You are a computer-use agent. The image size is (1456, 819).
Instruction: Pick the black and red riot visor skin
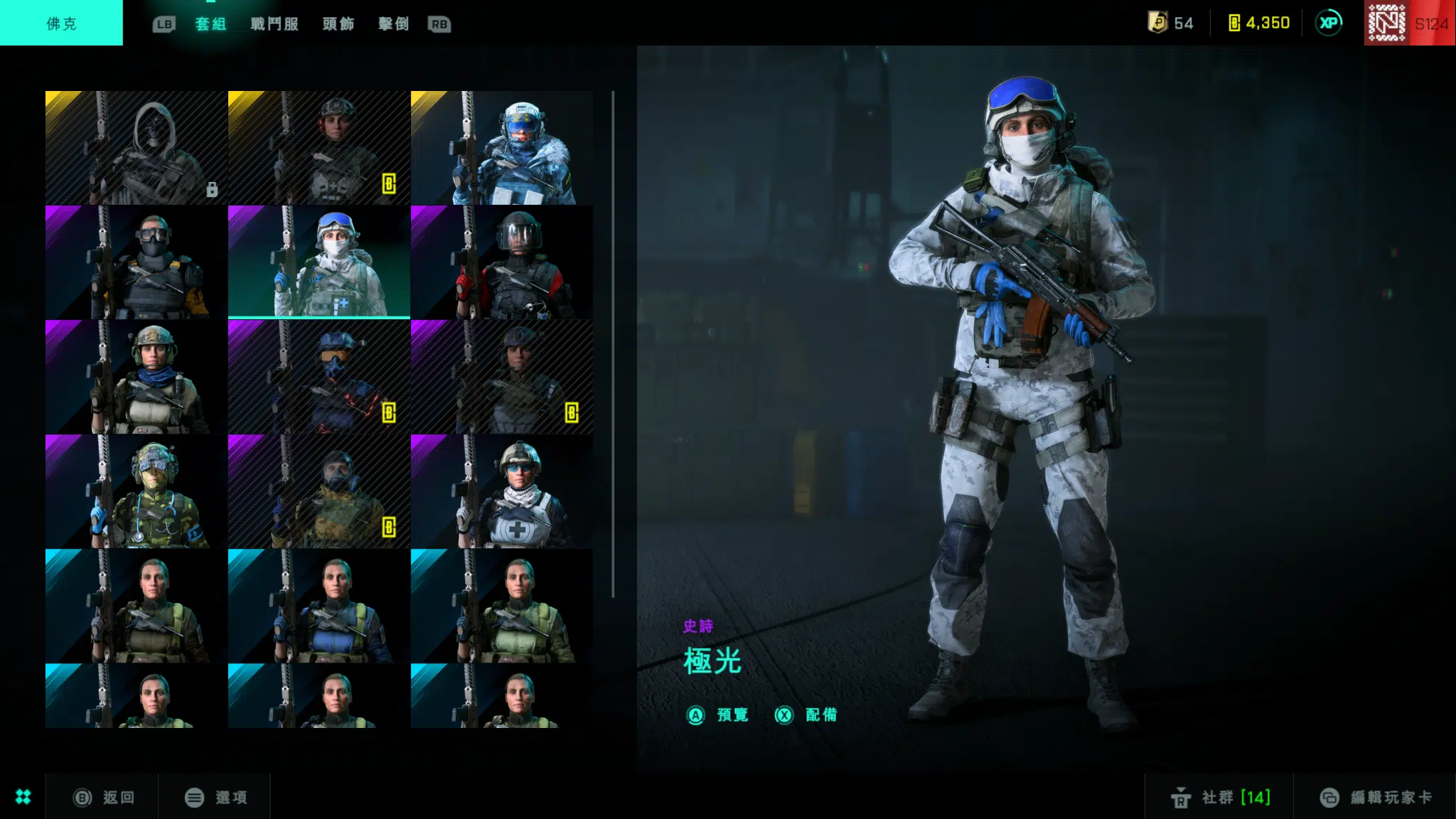501,262
